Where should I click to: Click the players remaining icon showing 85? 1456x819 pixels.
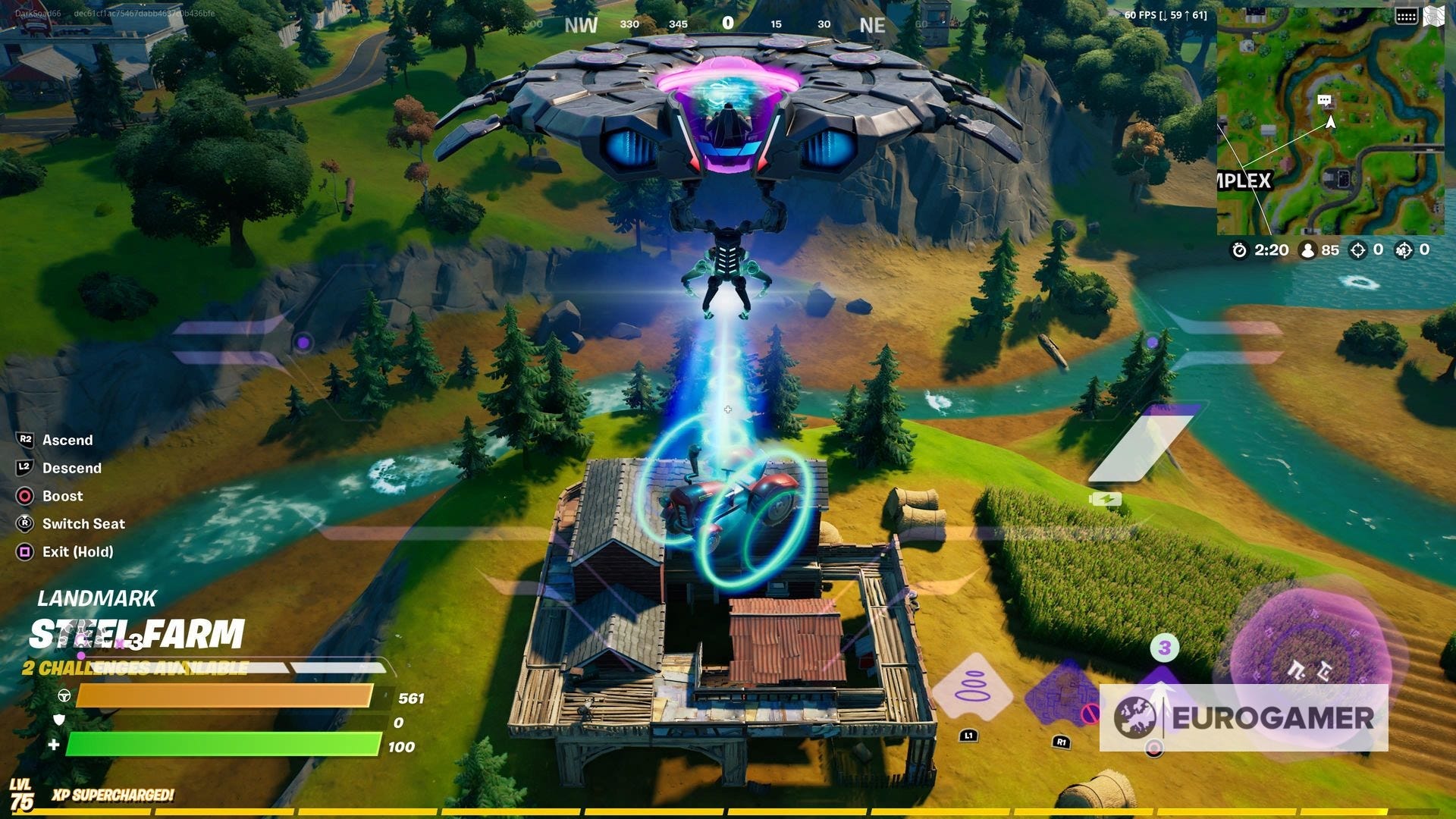[1308, 250]
